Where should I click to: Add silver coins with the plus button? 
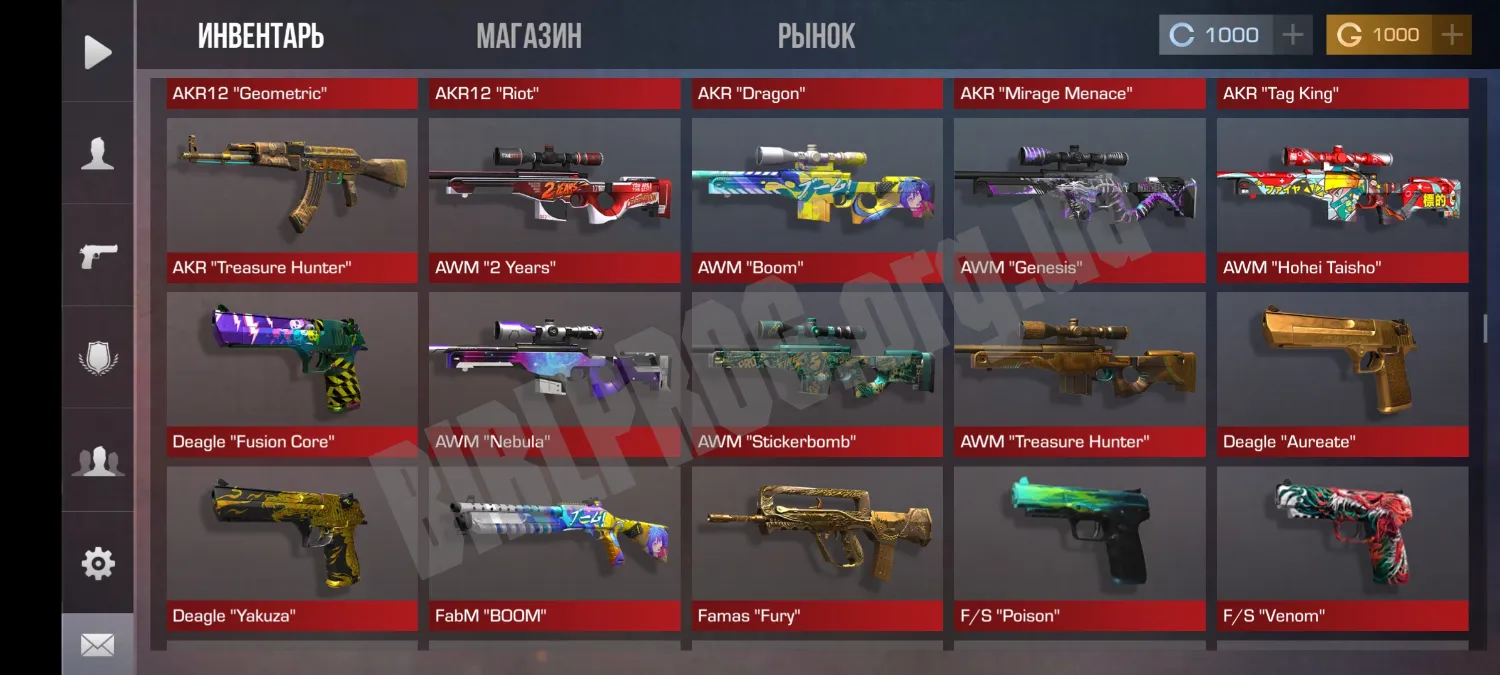[x=1292, y=36]
